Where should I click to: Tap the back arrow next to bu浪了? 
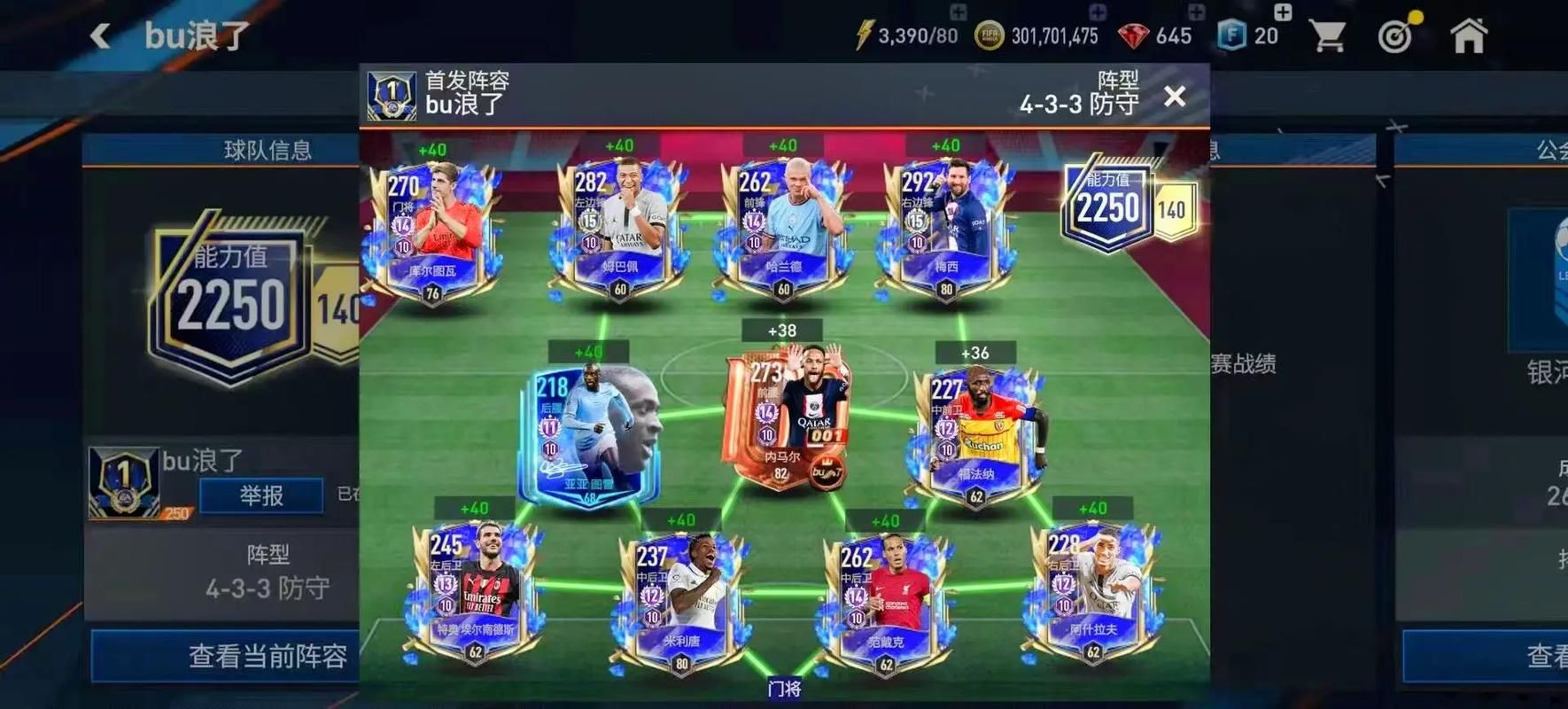[x=99, y=35]
